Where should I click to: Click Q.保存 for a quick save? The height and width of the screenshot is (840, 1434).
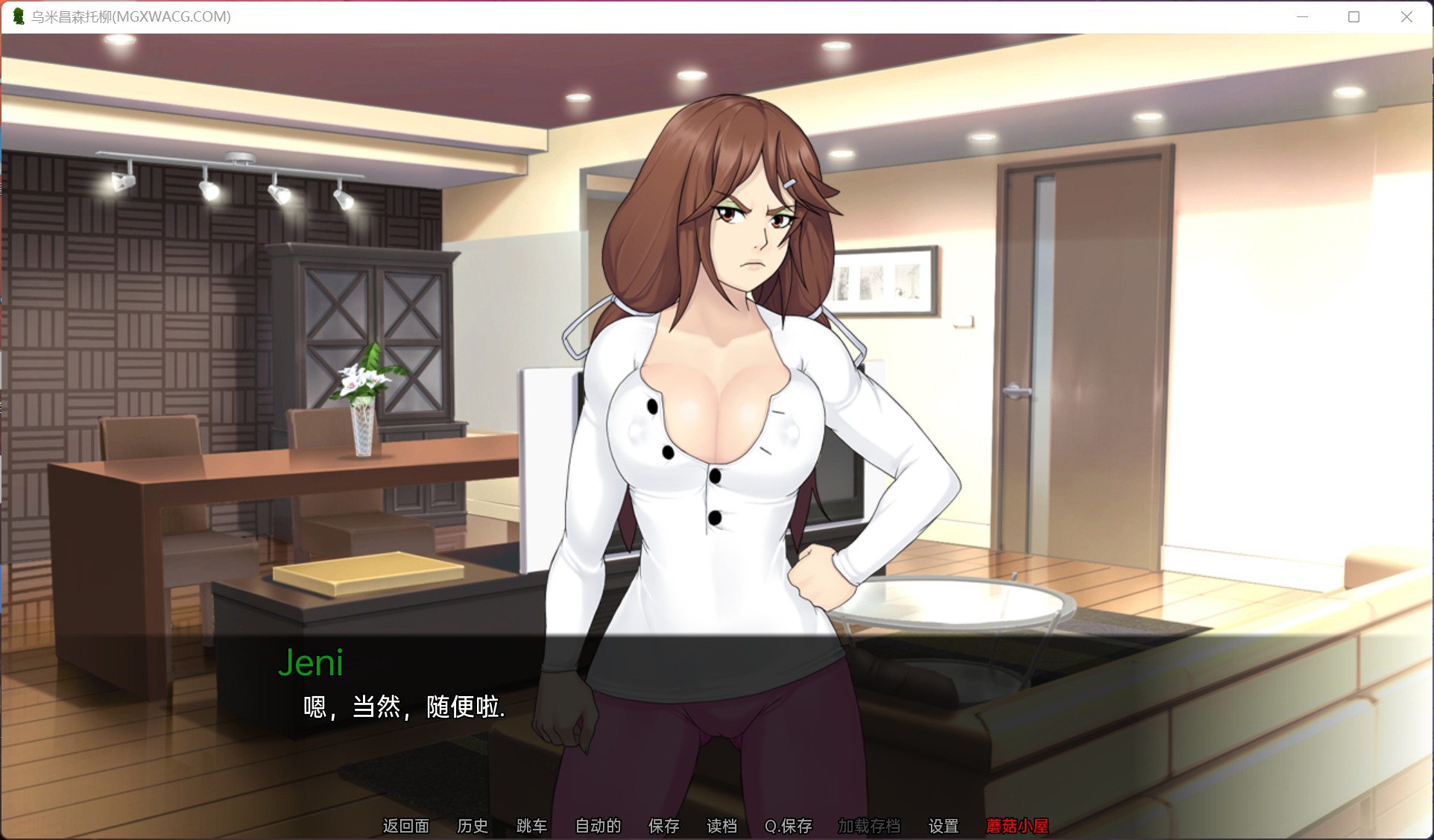(x=788, y=826)
